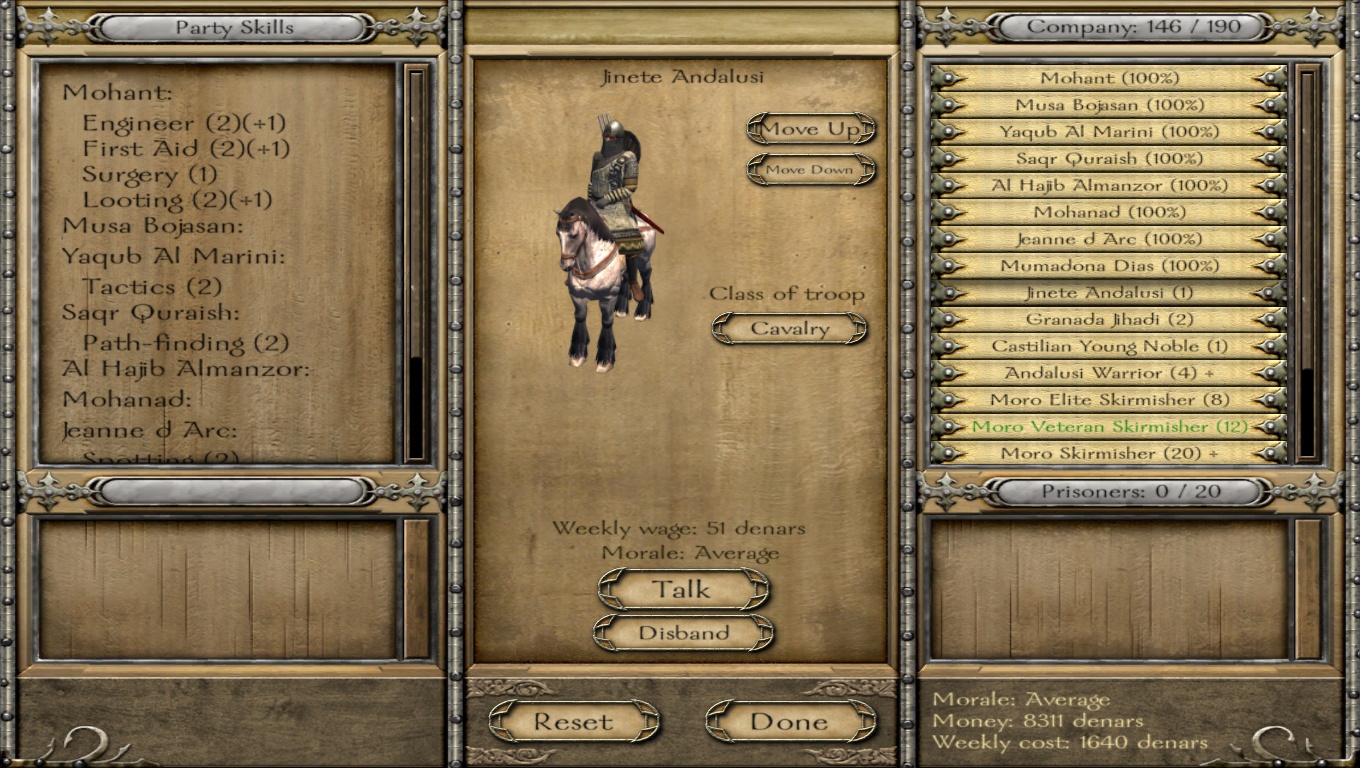The width and height of the screenshot is (1360, 768).
Task: Select Mohant in the company list
Action: [1109, 78]
